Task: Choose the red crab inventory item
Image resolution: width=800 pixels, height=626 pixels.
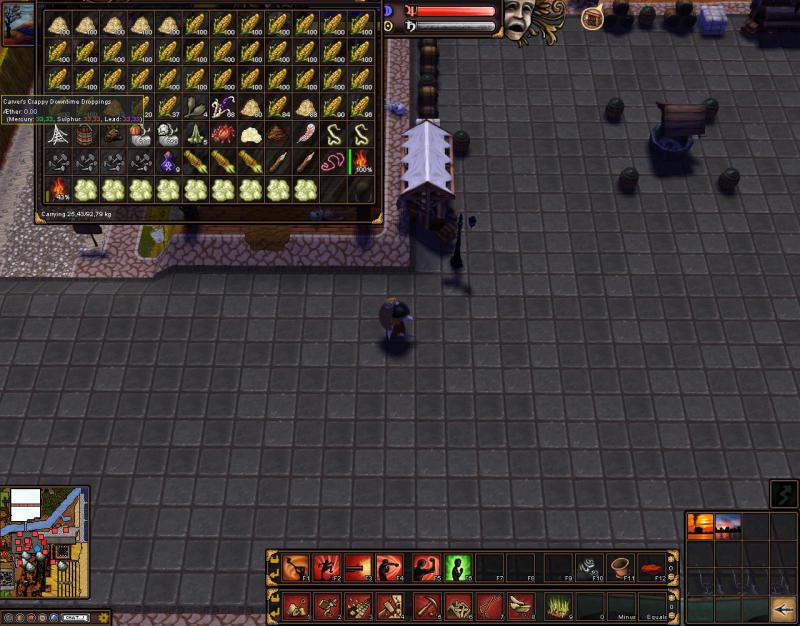Action: click(x=222, y=134)
